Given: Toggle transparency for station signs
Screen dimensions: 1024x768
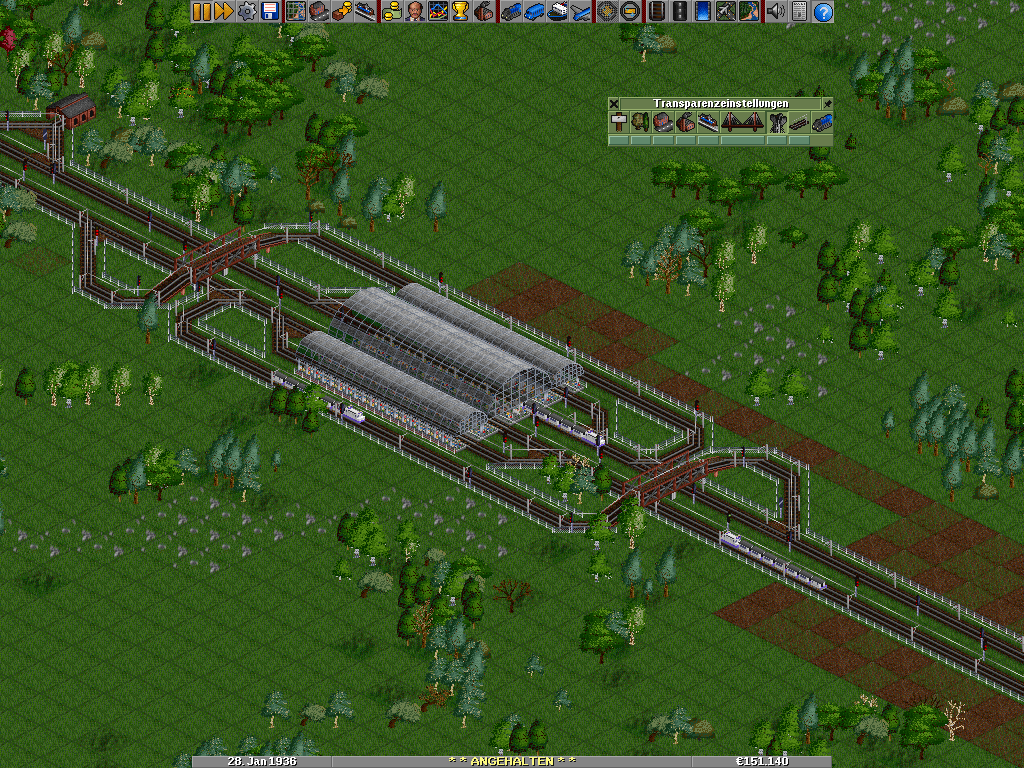Looking at the screenshot, I should [618, 122].
